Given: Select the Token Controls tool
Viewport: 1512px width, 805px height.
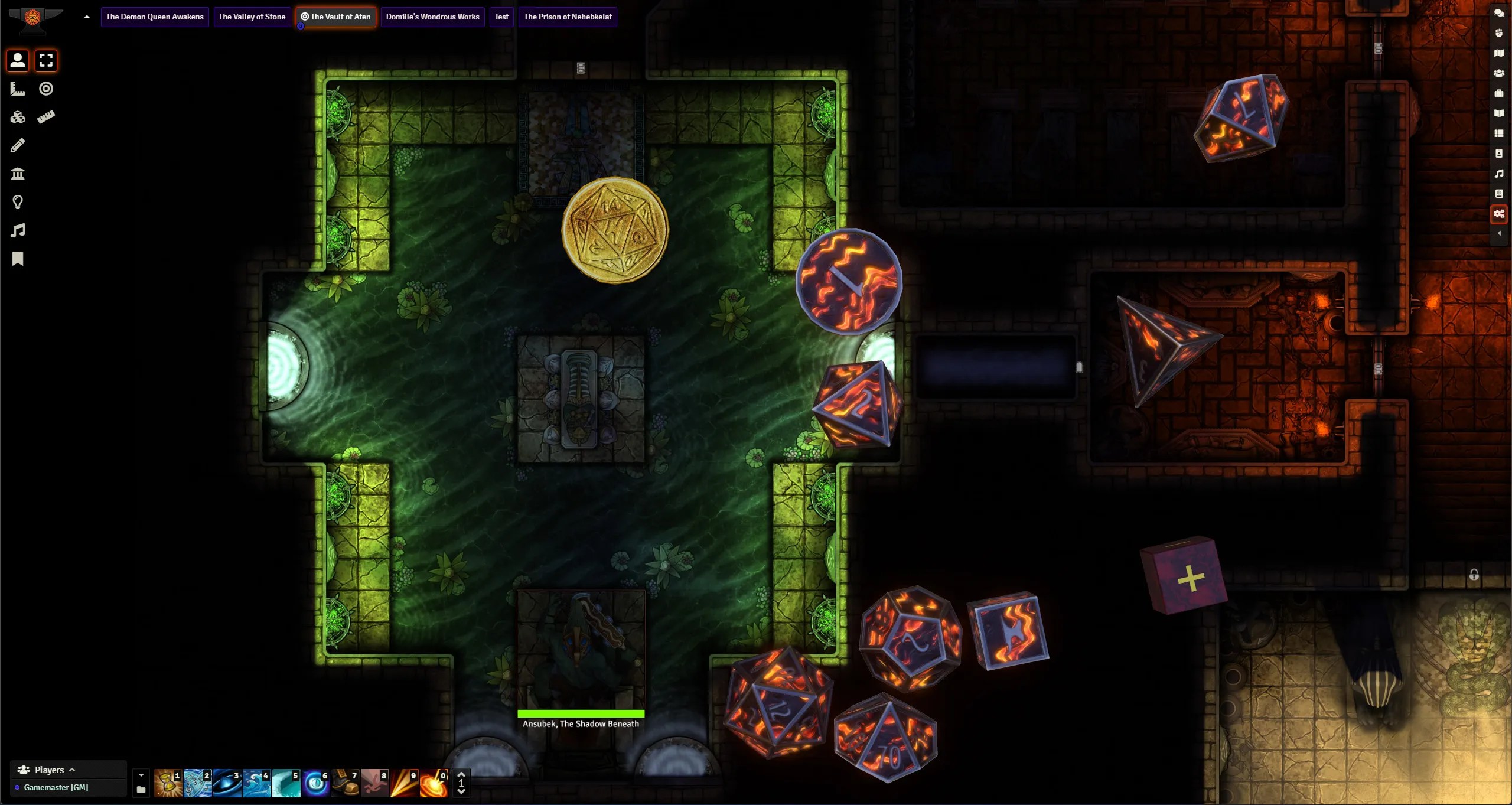Looking at the screenshot, I should pyautogui.click(x=17, y=60).
